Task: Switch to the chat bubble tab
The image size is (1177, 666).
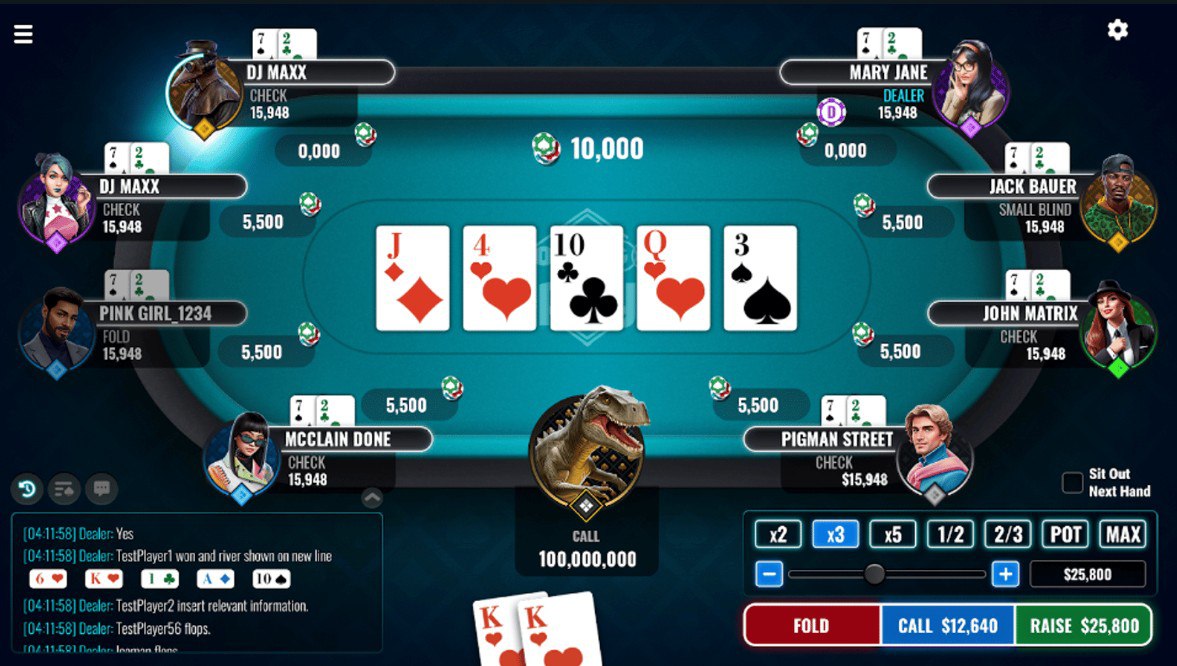Action: [101, 489]
